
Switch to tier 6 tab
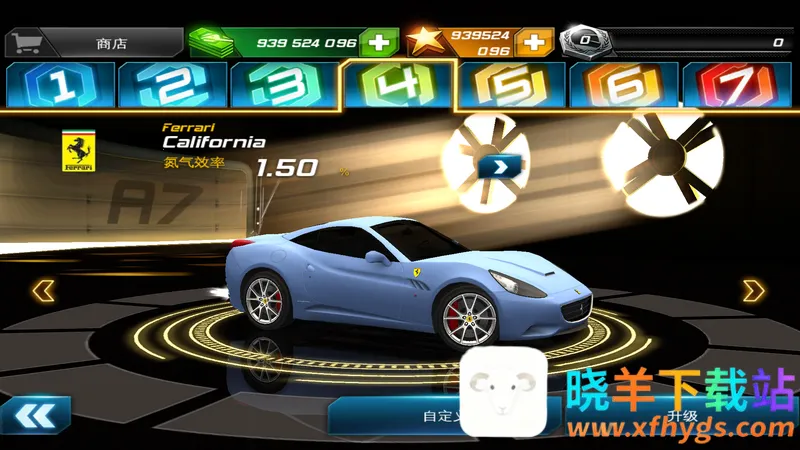[x=623, y=86]
